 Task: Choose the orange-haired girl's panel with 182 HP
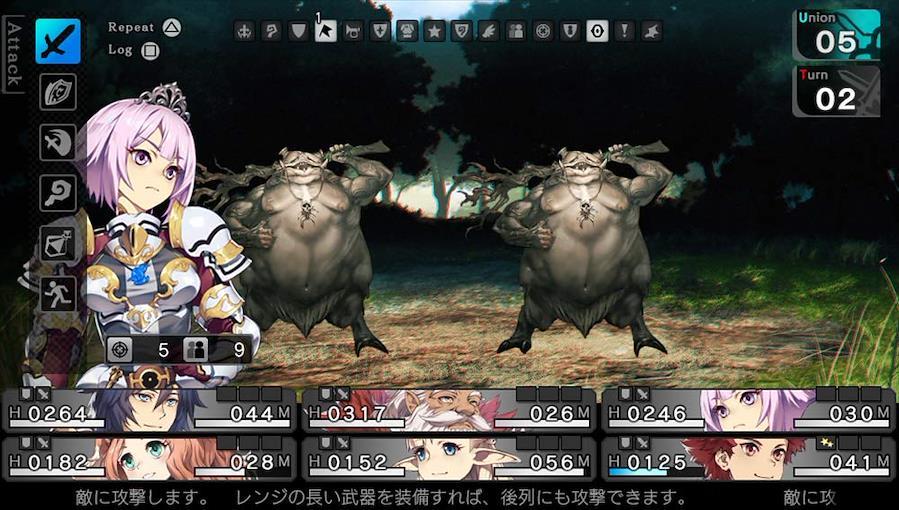(149, 459)
